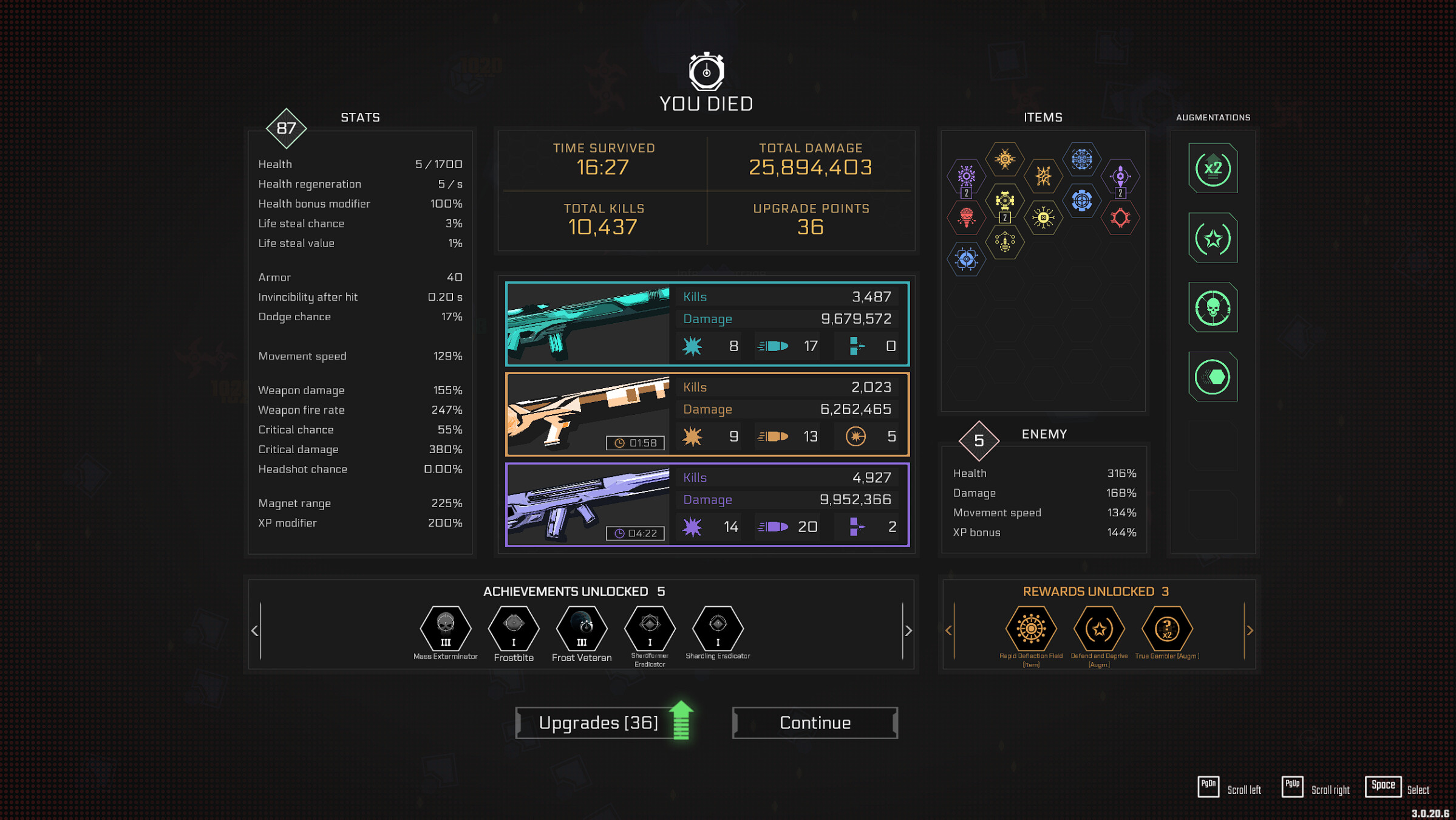
Task: Select the star augmentation icon
Action: pyautogui.click(x=1212, y=238)
